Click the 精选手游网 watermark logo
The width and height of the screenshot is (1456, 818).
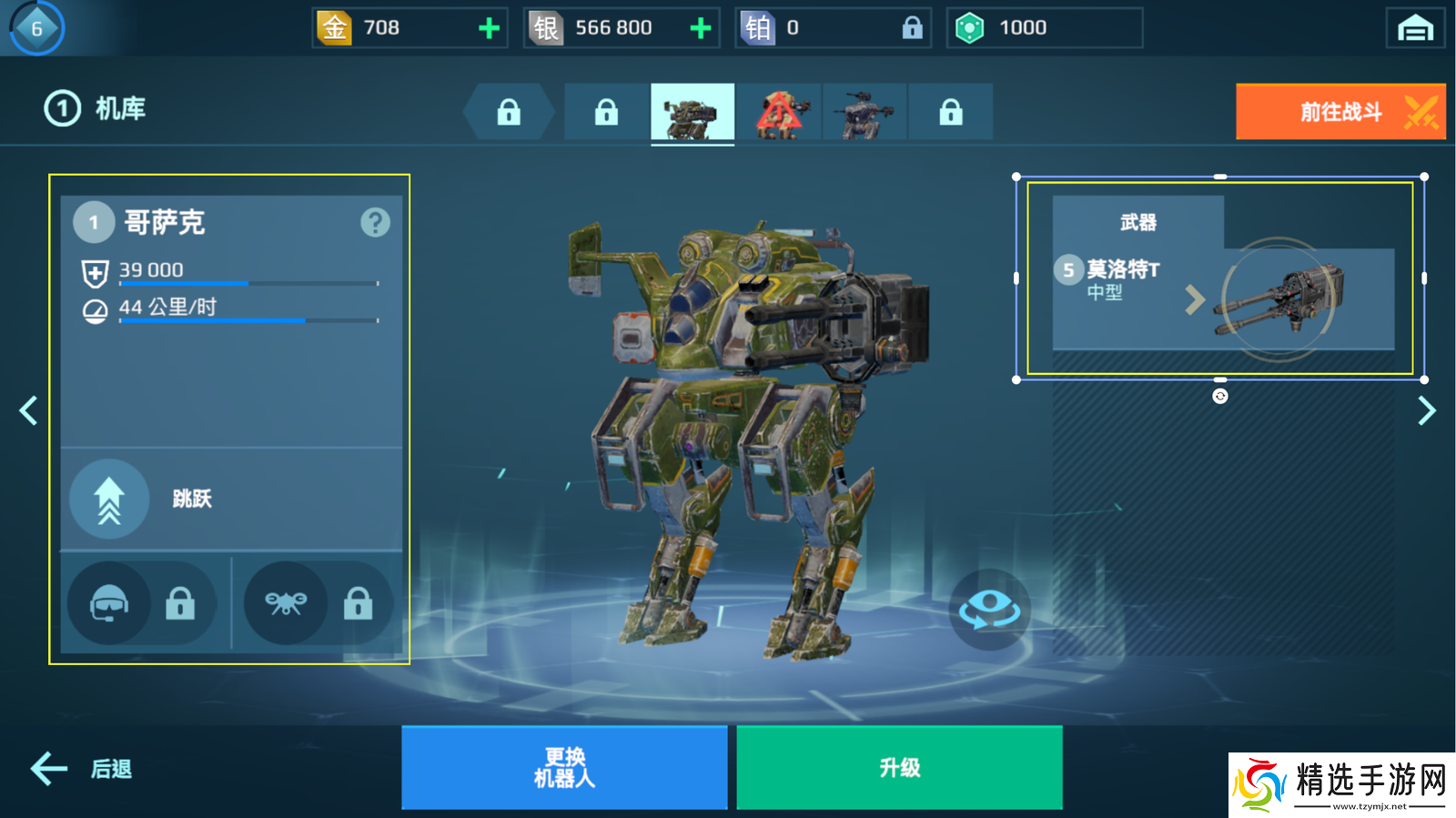(x=1342, y=784)
